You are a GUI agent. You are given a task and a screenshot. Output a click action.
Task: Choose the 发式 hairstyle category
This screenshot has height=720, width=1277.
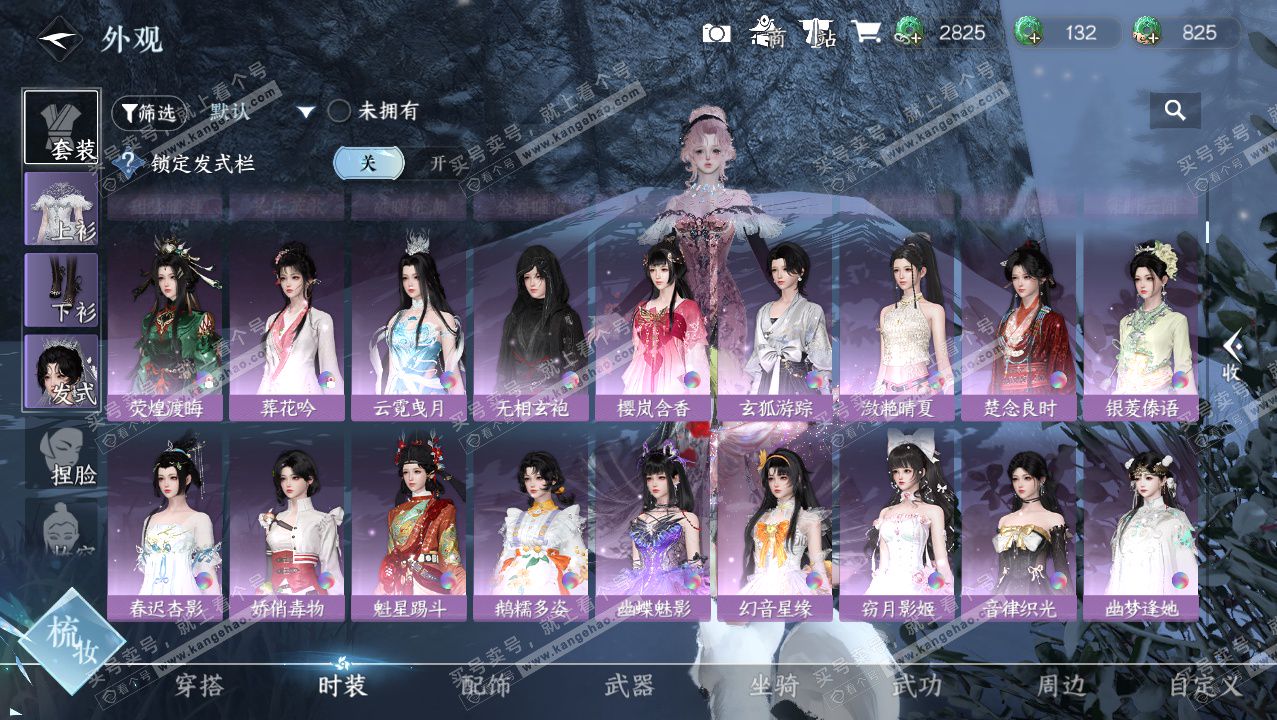point(61,371)
